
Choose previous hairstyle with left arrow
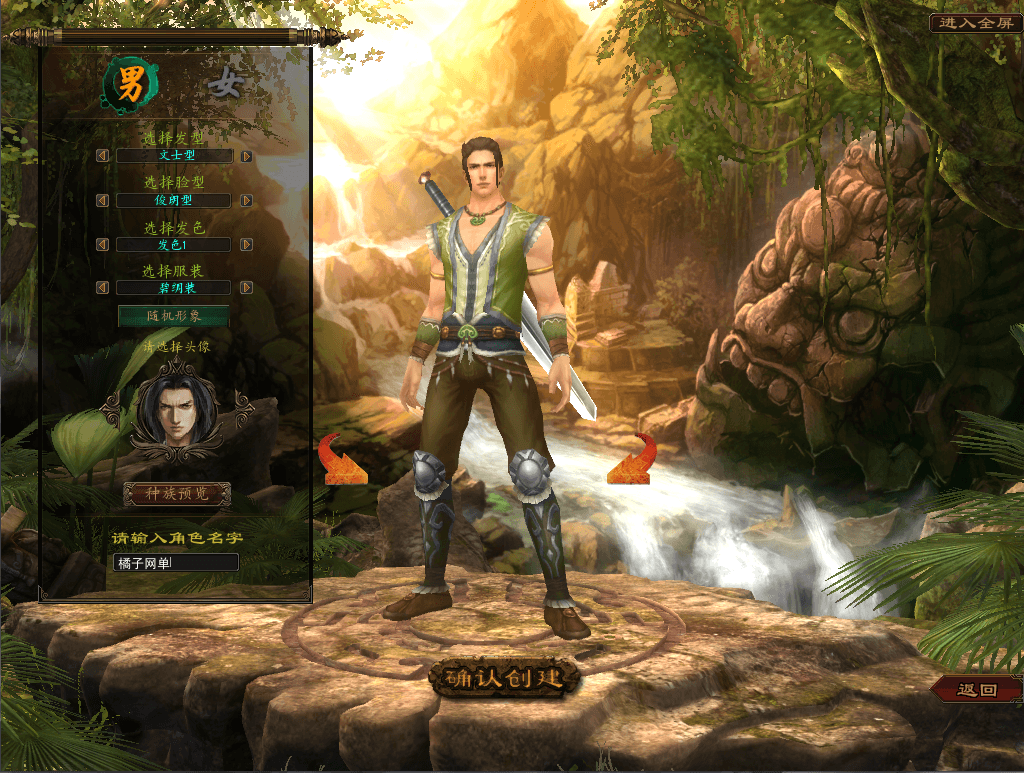(x=102, y=156)
